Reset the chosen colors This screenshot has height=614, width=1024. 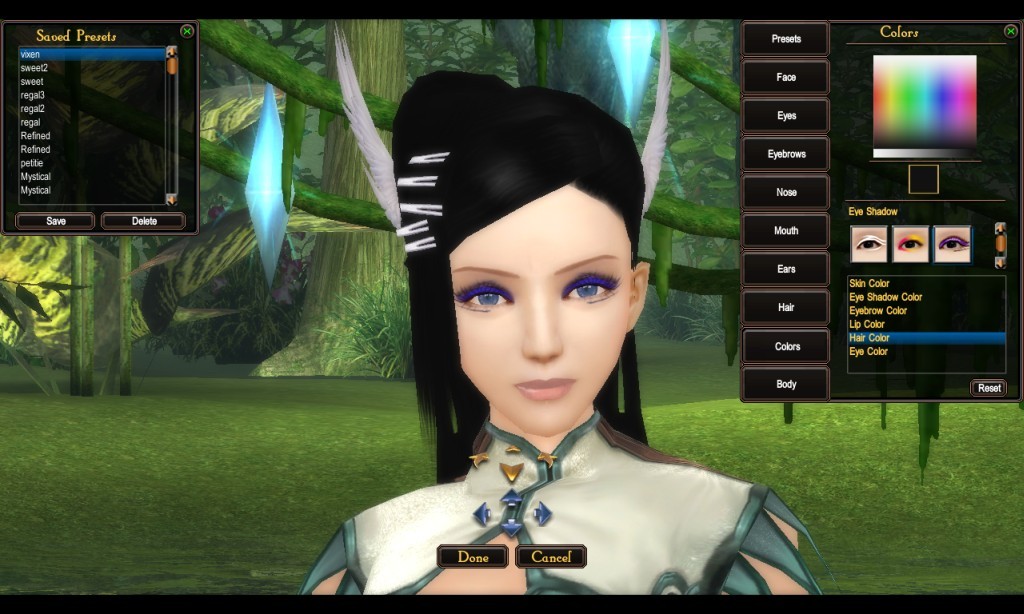(x=989, y=388)
